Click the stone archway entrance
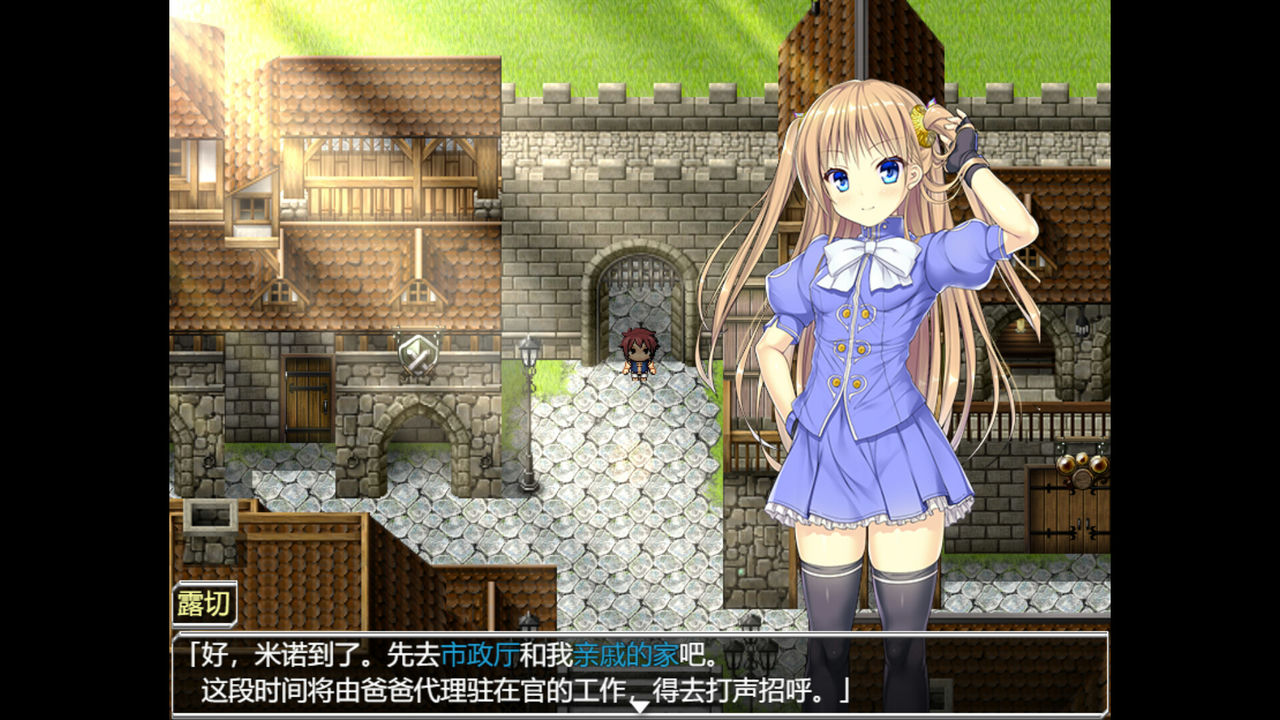The width and height of the screenshot is (1280, 720). pyautogui.click(x=417, y=445)
